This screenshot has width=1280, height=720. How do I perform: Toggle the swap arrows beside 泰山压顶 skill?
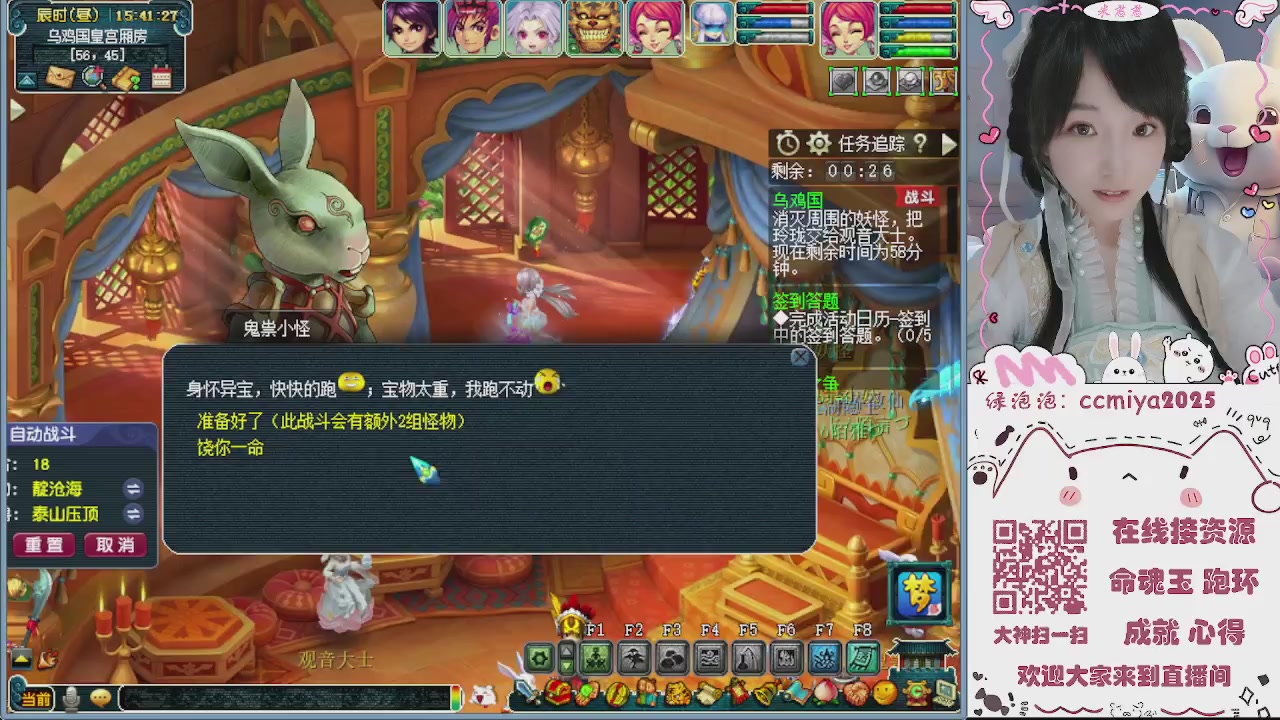pos(133,515)
